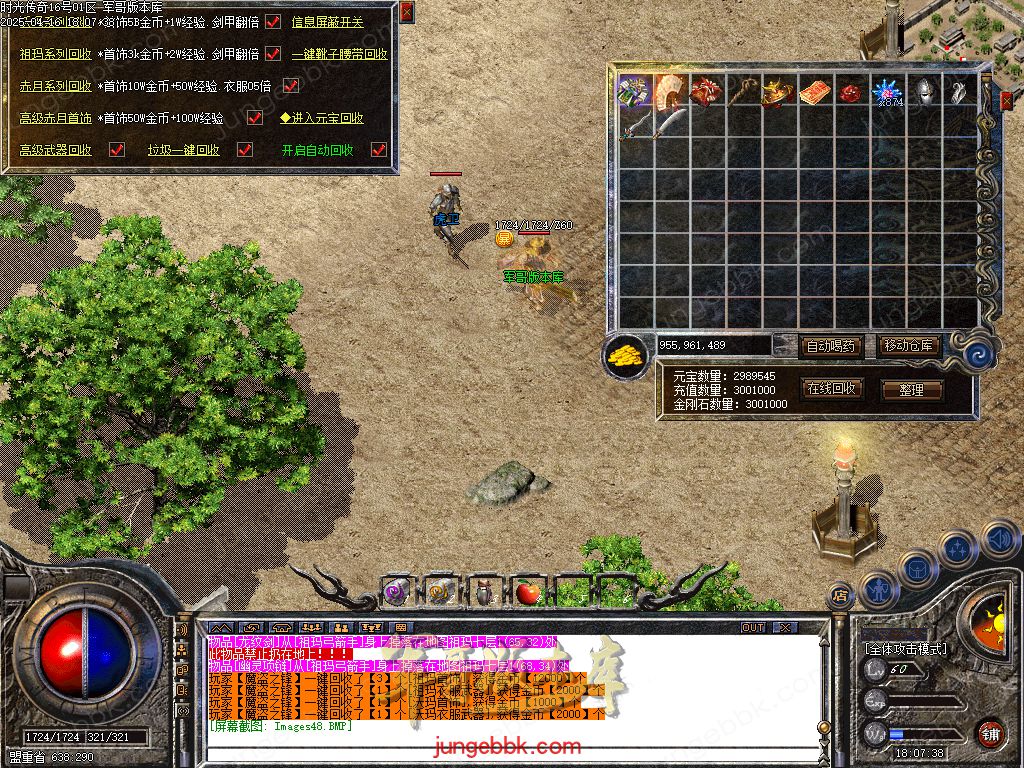
Task: Select the red gift box item
Action: pos(708,92)
